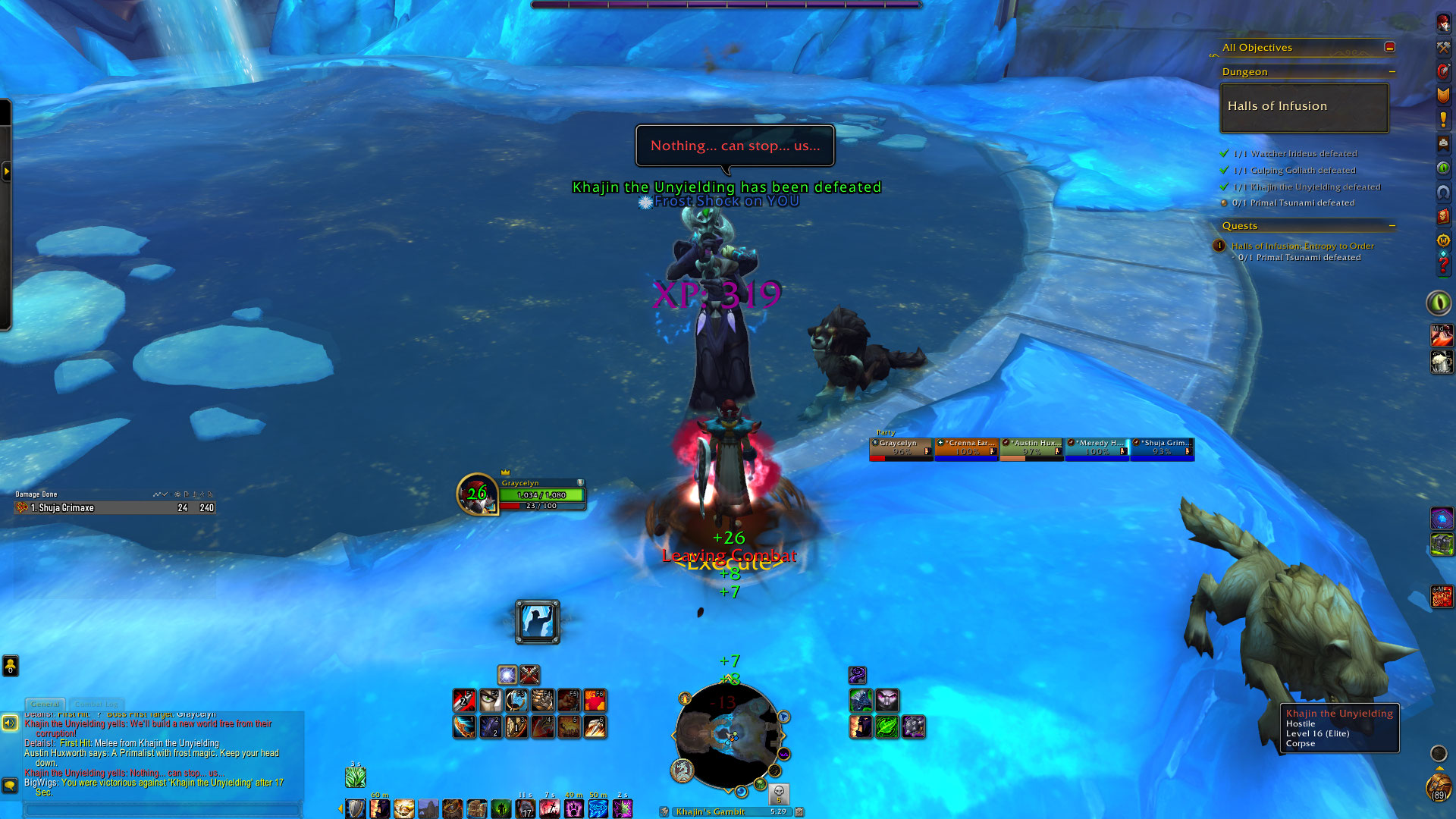
Task: Switch to the Combat Log chat tab
Action: [x=96, y=704]
